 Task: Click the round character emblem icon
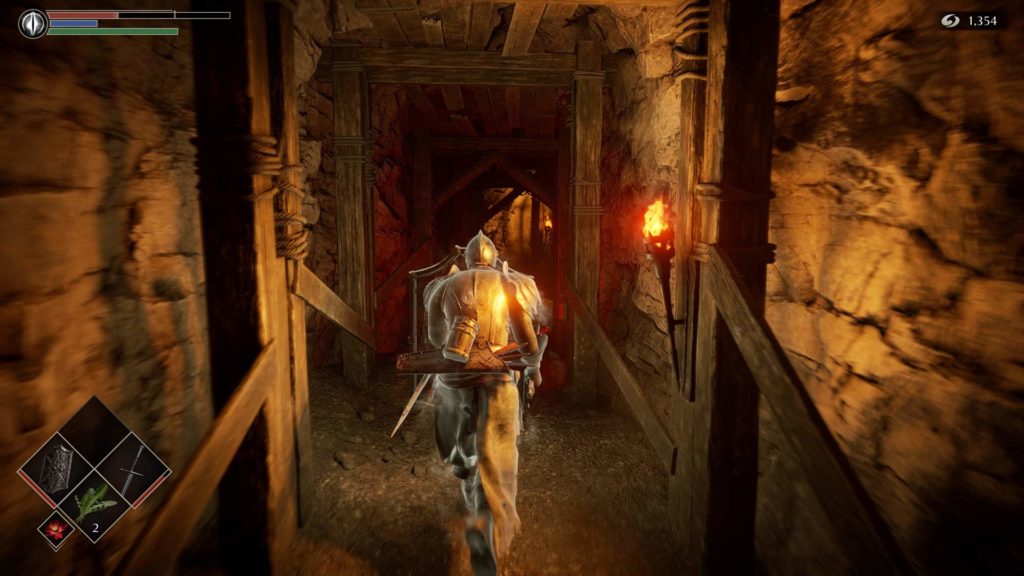tap(33, 23)
